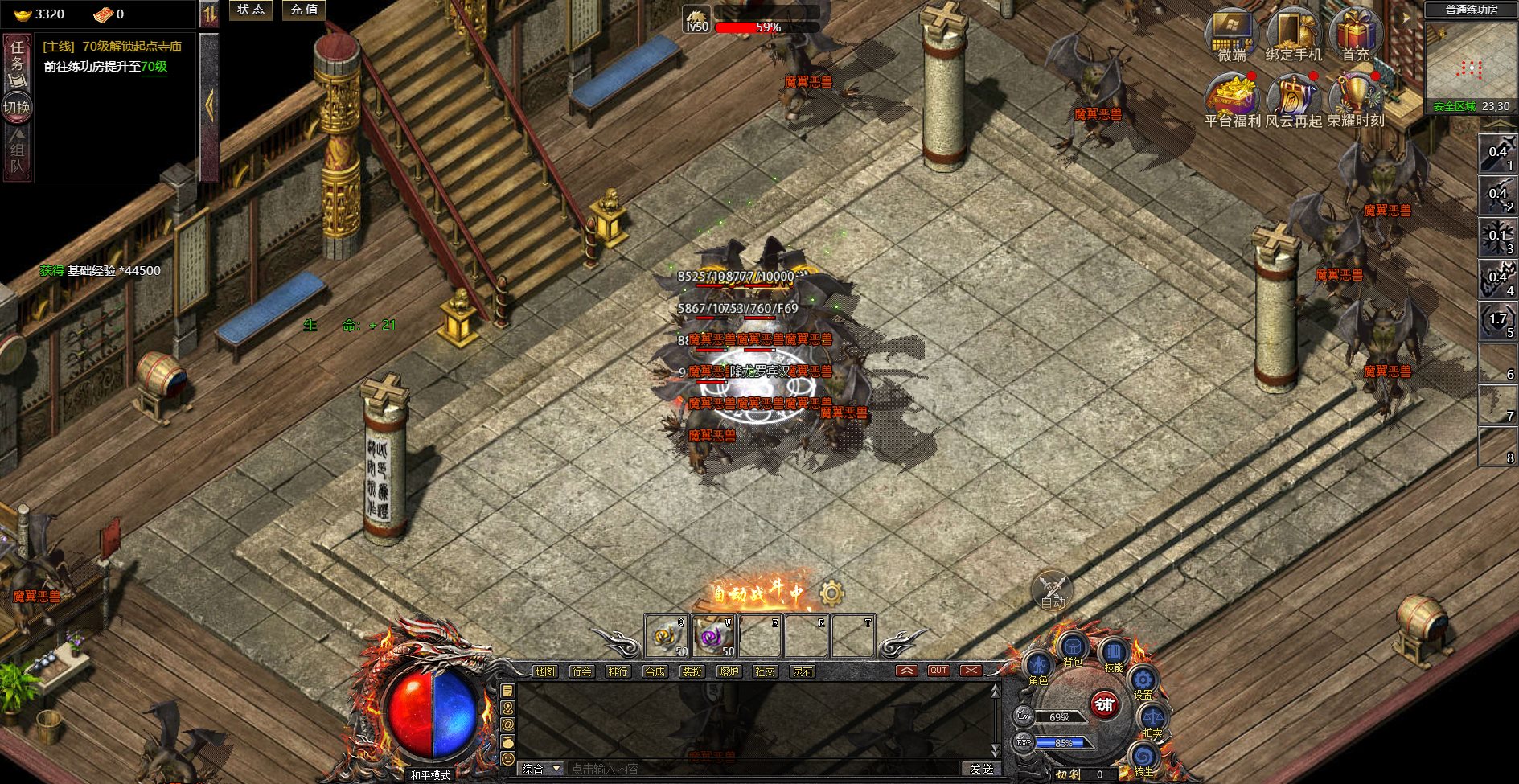1519x784 pixels.
Task: Open the 地图 map menu
Action: pos(545,671)
